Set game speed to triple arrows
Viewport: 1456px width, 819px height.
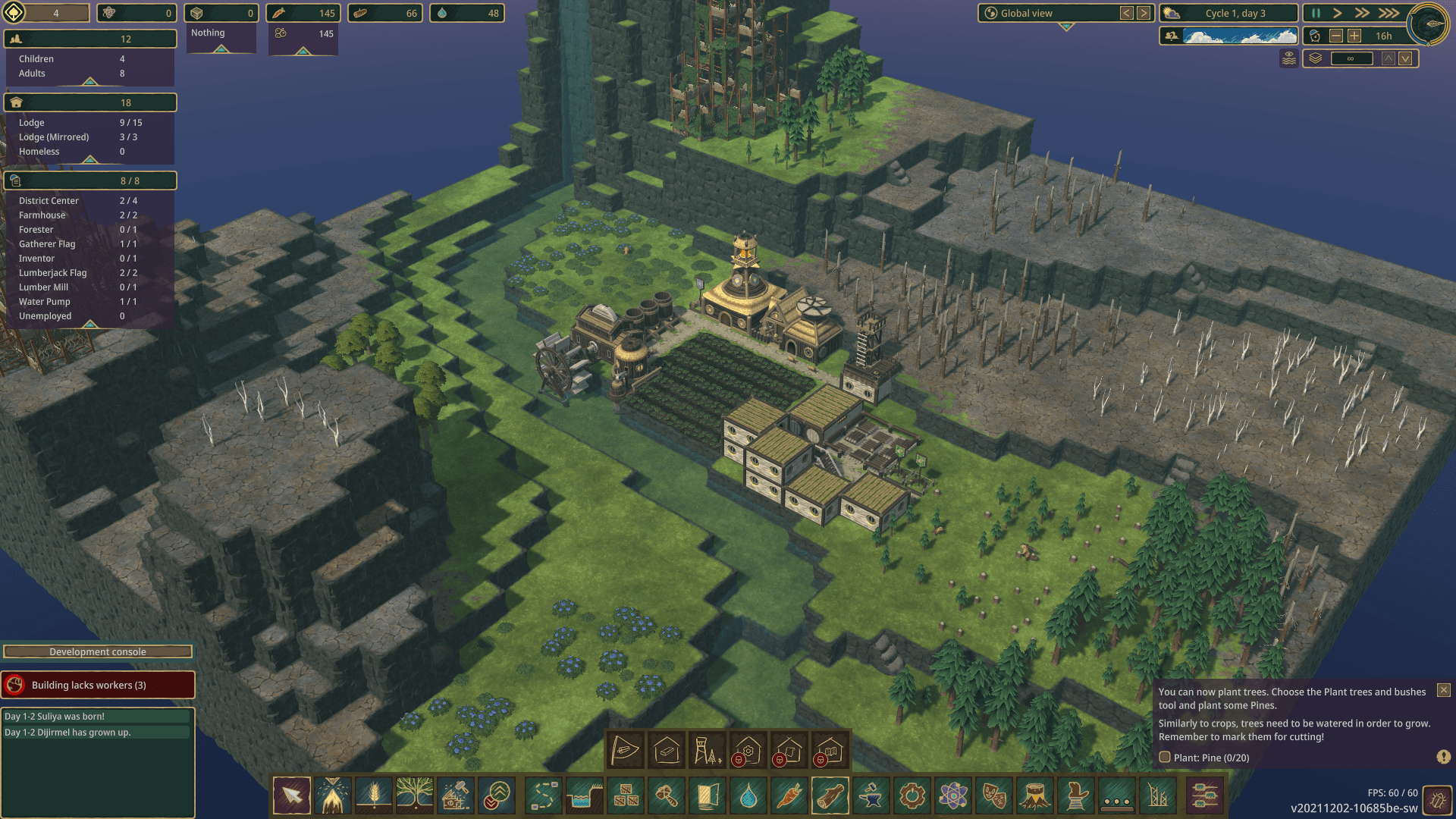click(1389, 14)
